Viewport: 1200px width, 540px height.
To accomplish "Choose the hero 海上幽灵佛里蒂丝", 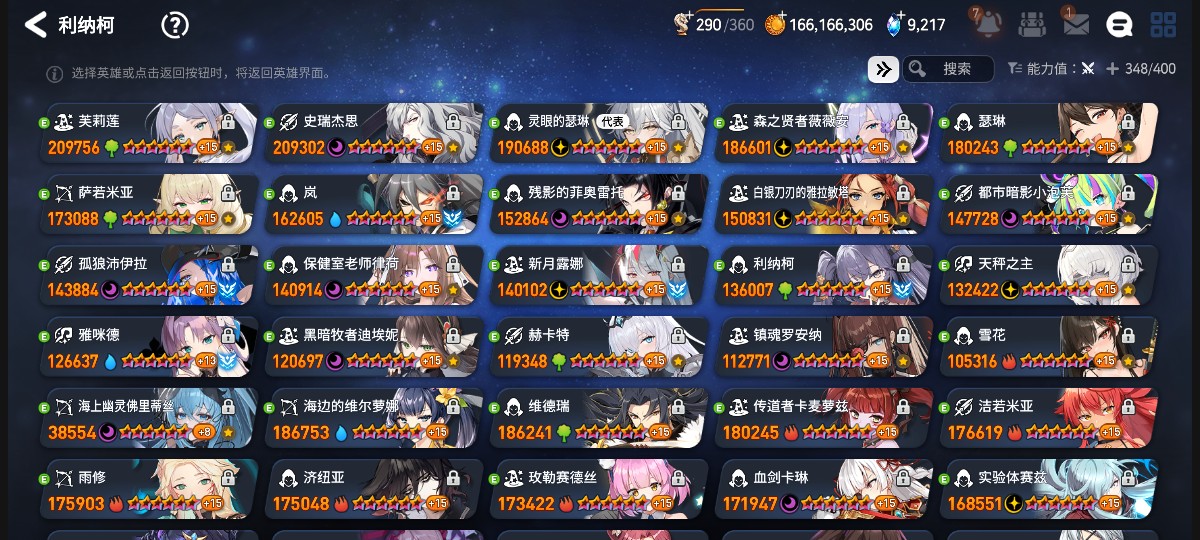I will pyautogui.click(x=149, y=419).
